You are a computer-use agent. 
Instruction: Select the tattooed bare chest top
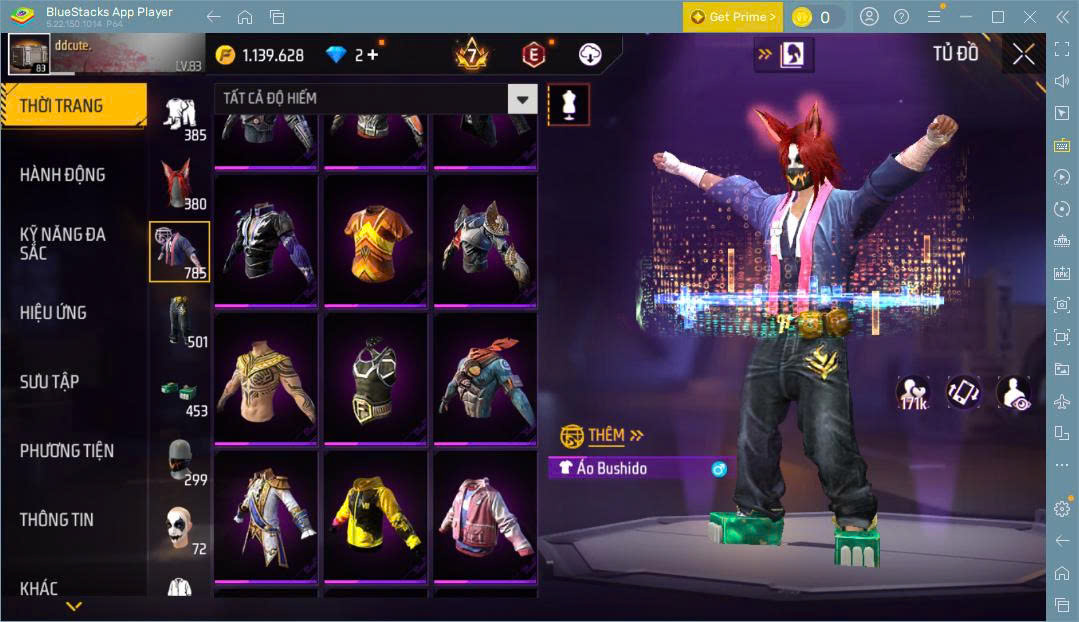(x=265, y=378)
